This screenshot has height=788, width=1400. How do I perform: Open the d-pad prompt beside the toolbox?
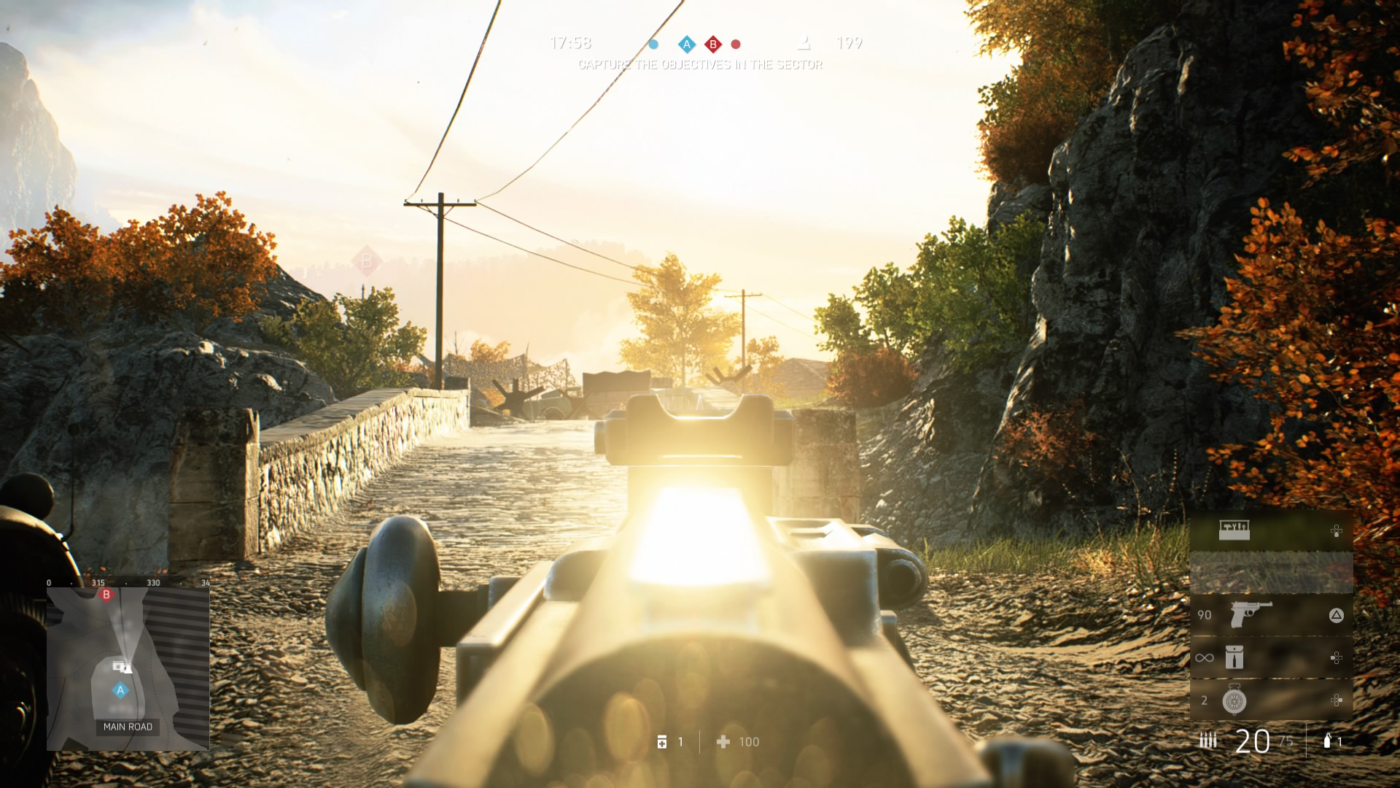(x=1337, y=530)
